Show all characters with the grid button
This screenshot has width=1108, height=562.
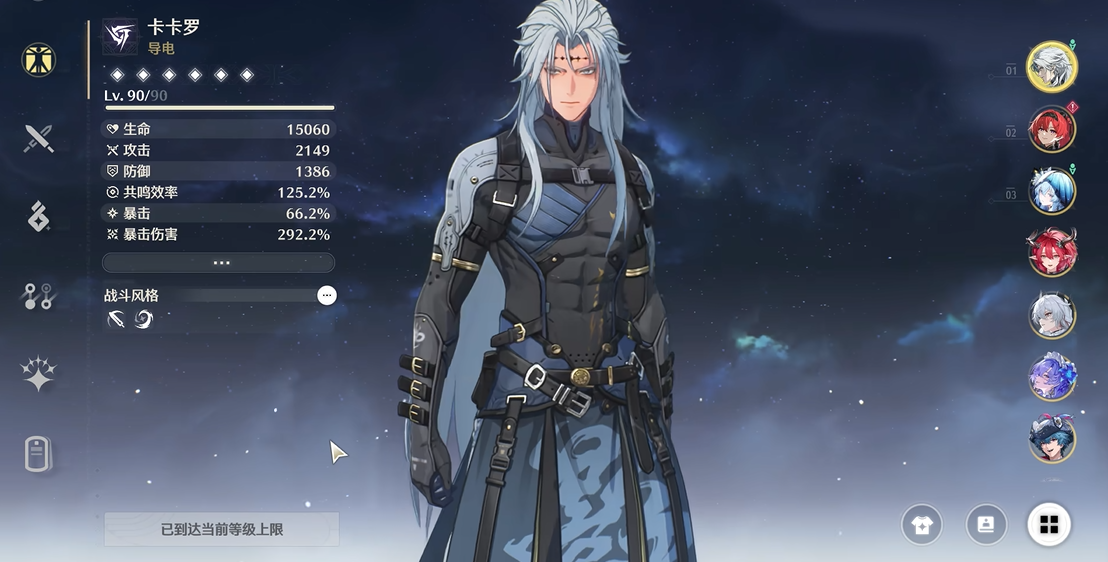pyautogui.click(x=1049, y=525)
